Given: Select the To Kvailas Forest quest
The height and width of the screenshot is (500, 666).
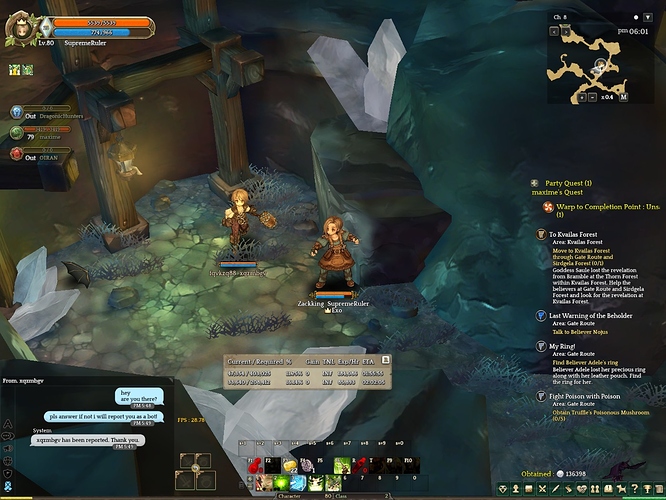Looking at the screenshot, I should (x=541, y=234).
